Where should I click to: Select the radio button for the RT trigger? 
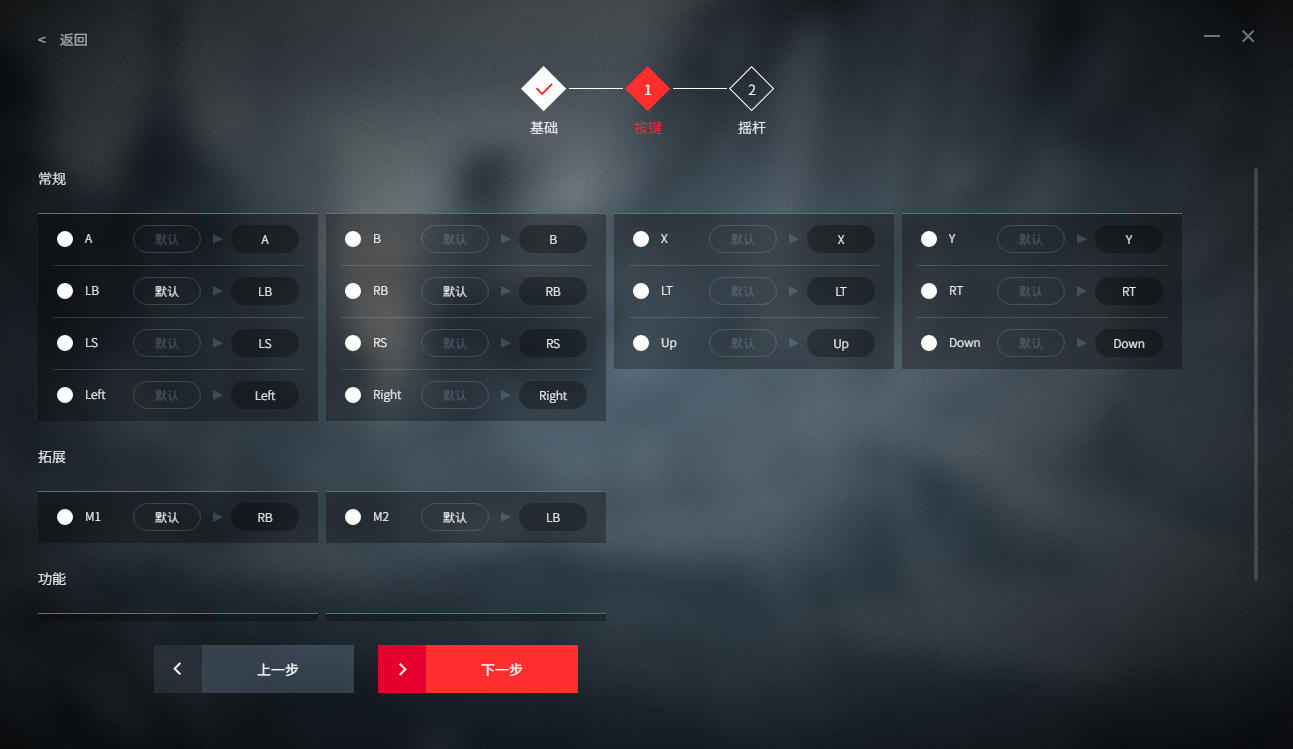tap(929, 291)
